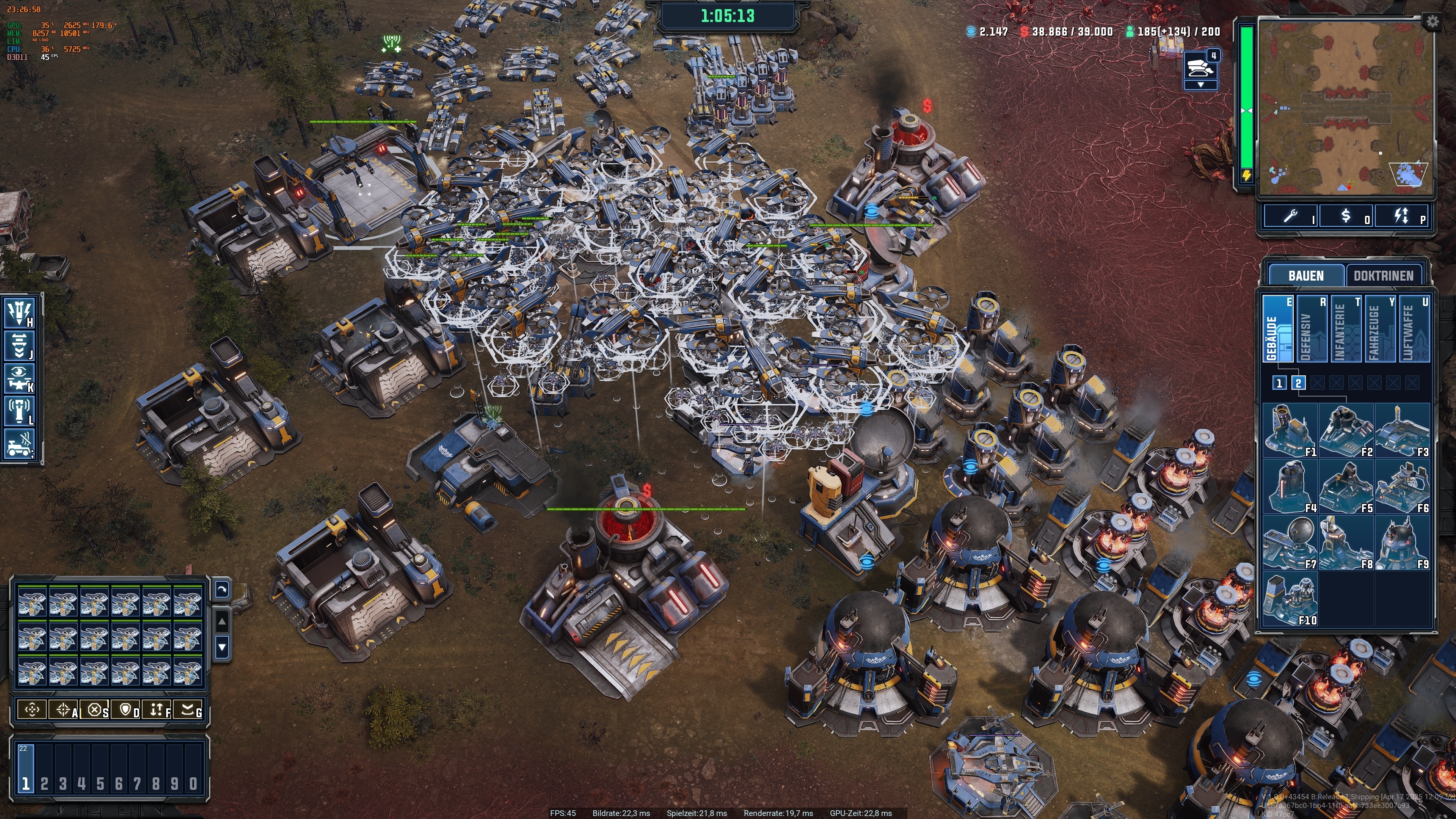Open the FAHRZEUGE build category

pos(1380,328)
